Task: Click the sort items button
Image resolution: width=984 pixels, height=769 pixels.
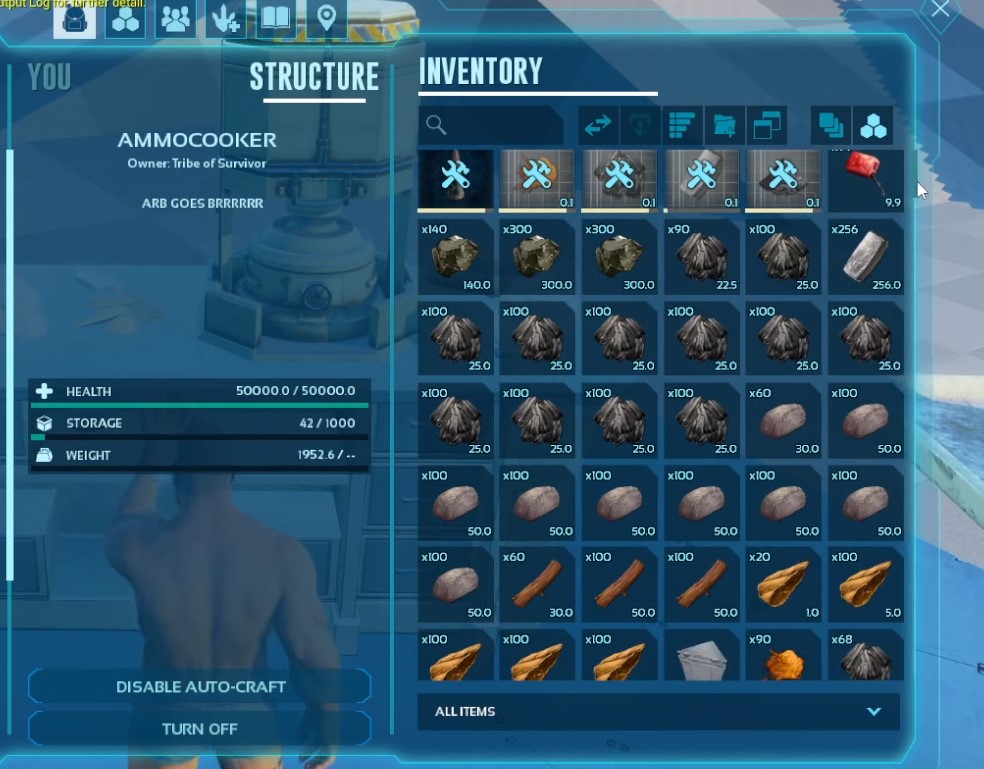Action: click(x=682, y=125)
